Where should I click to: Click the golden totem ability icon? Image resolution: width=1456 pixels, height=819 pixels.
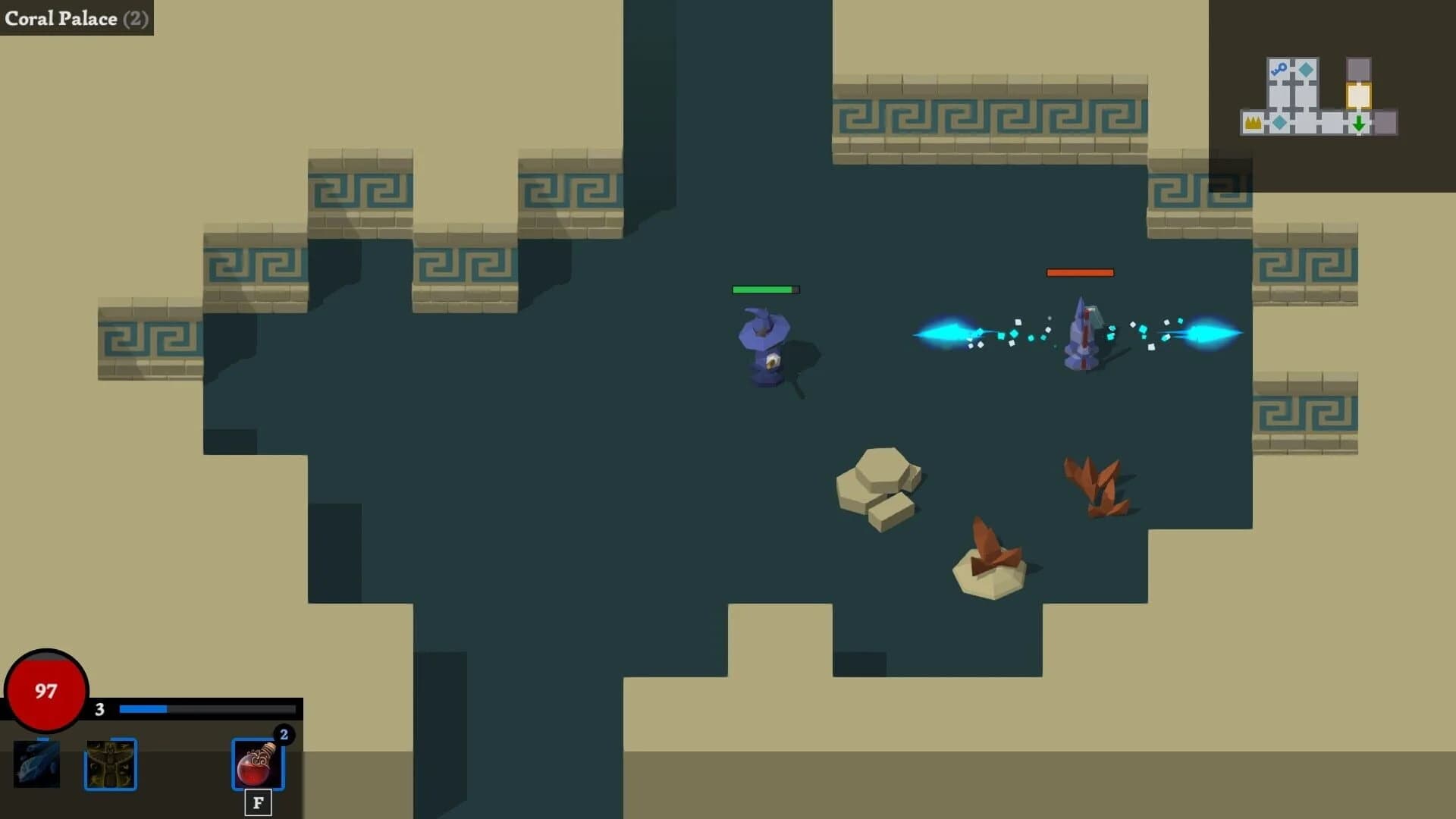point(111,764)
